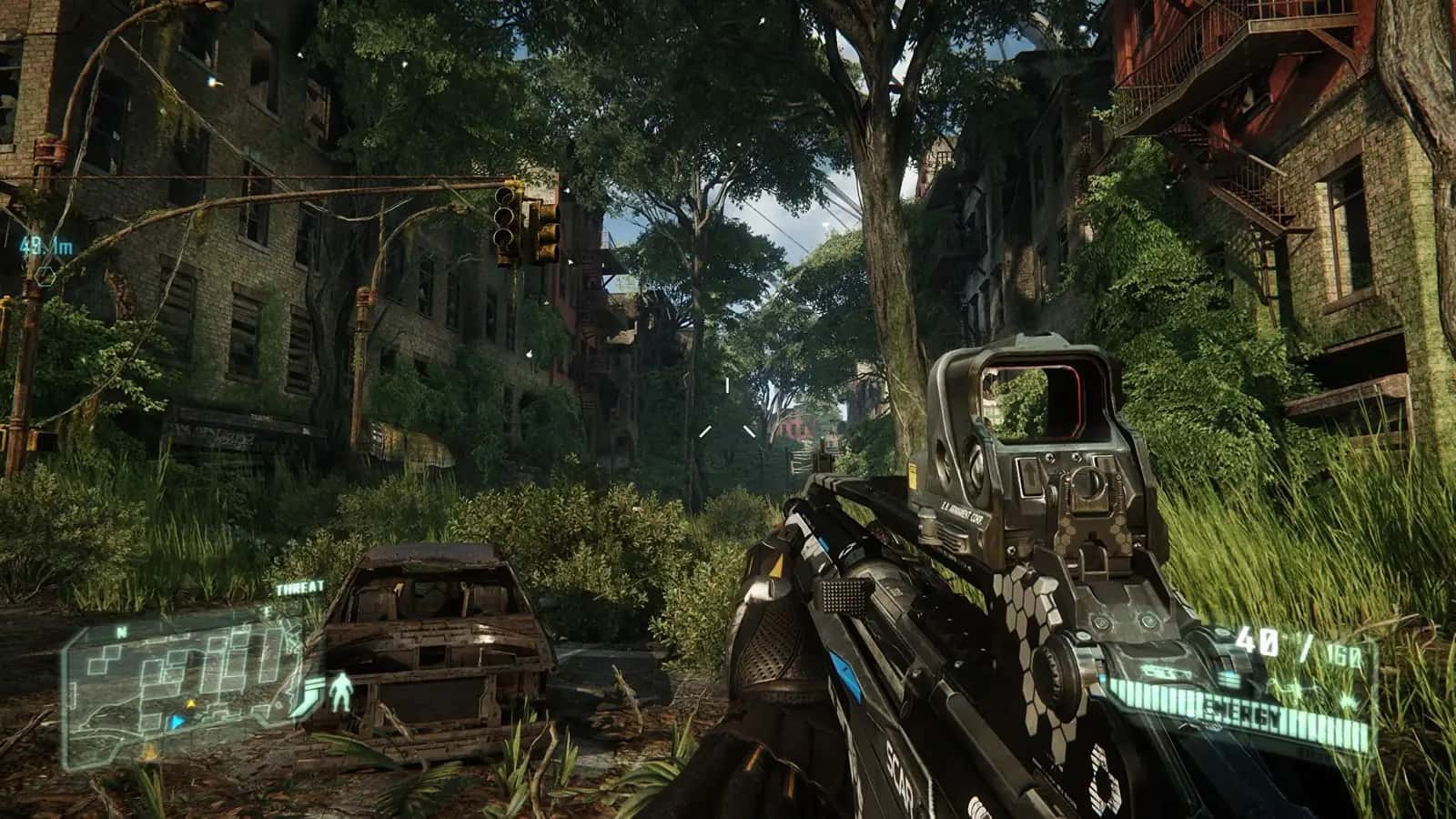Toggle the THREAT indicator display
Screen dimensions: 1456x819
(299, 586)
